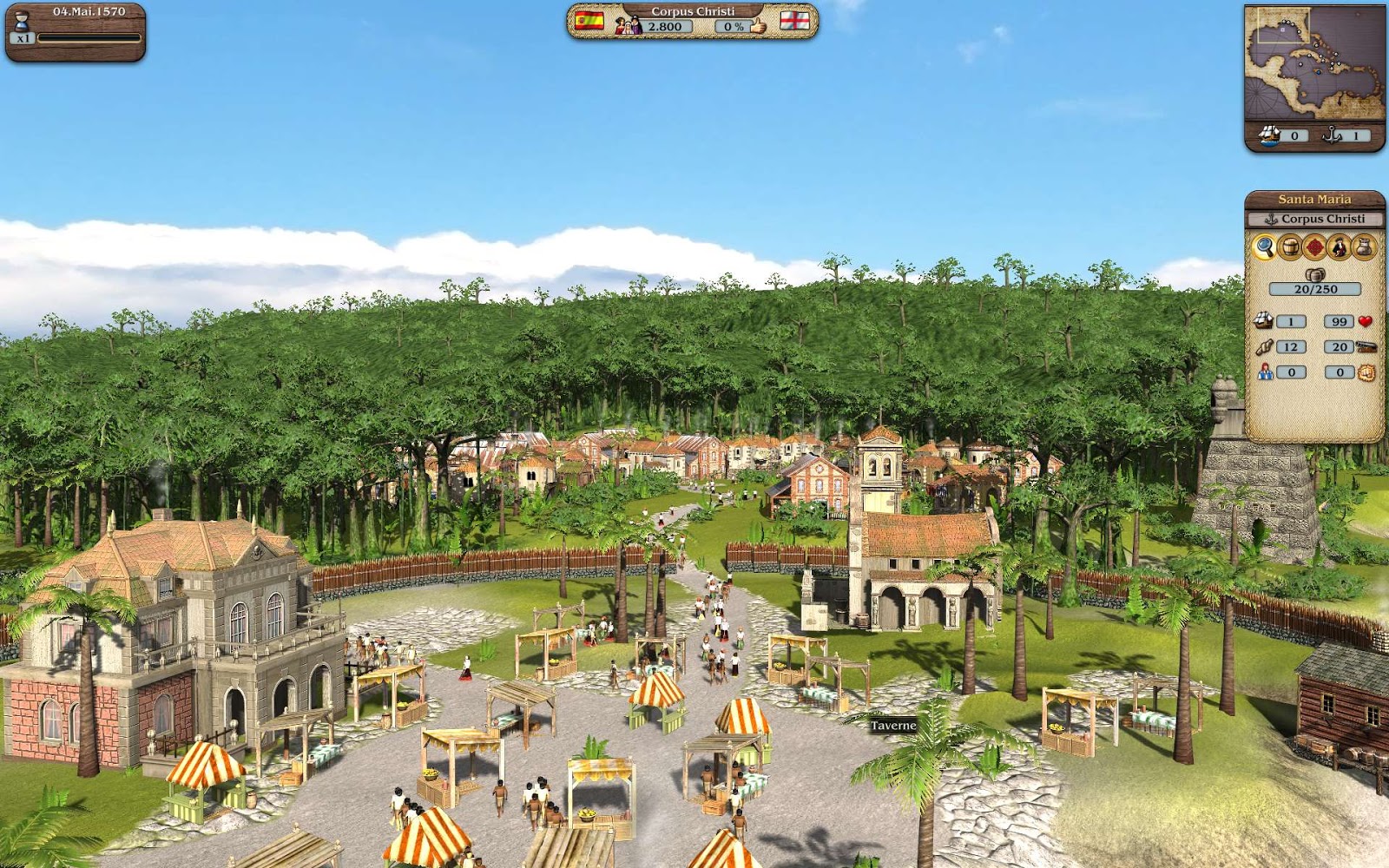Open the barrel cargo icon for Santa Maria
The image size is (1389, 868).
[1290, 247]
